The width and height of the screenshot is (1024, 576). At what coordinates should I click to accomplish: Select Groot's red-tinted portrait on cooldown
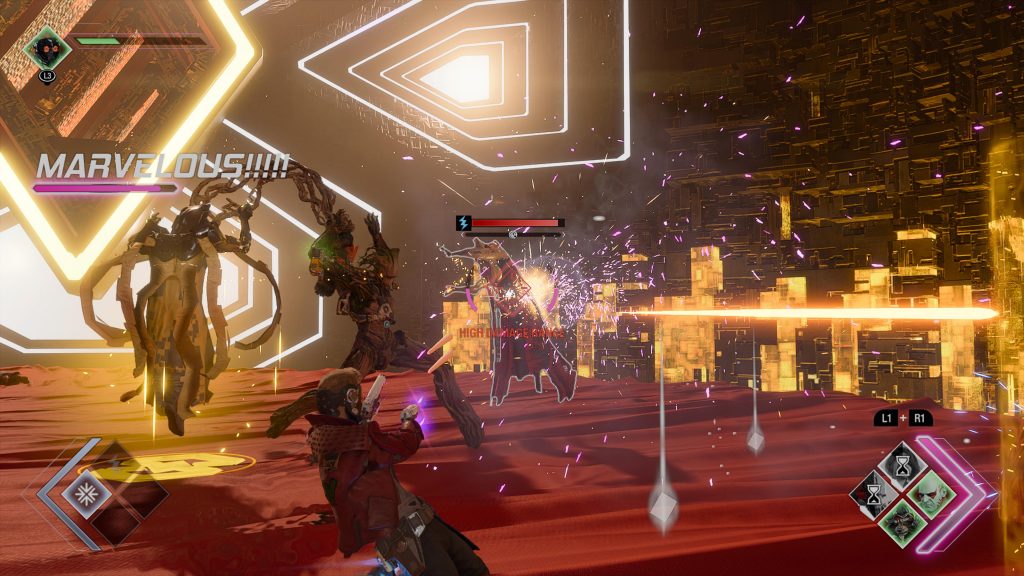tap(874, 493)
